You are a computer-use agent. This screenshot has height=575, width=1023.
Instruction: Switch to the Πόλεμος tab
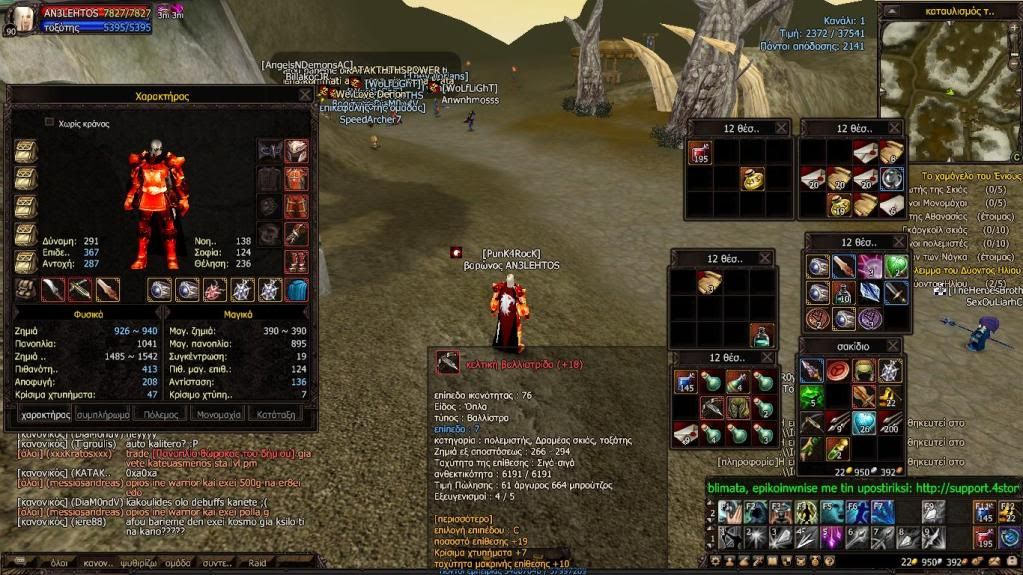(x=160, y=413)
